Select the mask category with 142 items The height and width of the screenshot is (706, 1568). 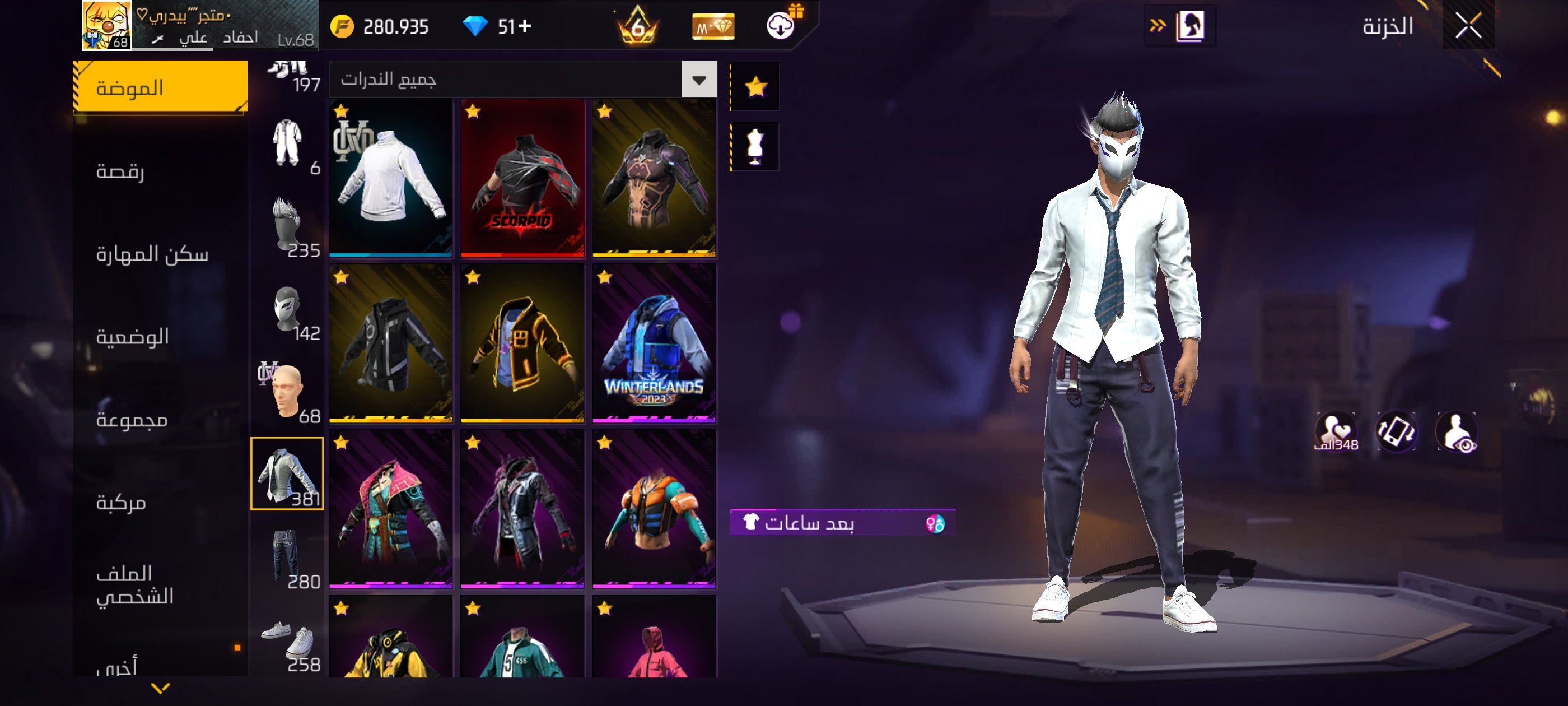(x=287, y=309)
